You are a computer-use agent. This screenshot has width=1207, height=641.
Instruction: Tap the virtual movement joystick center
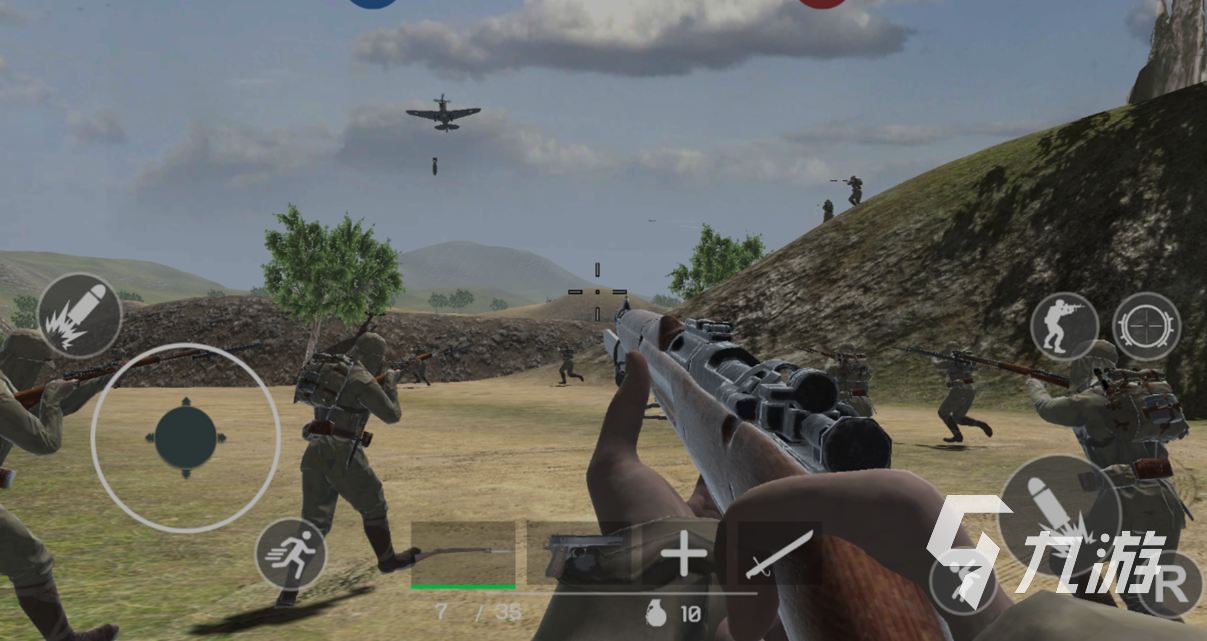point(186,438)
